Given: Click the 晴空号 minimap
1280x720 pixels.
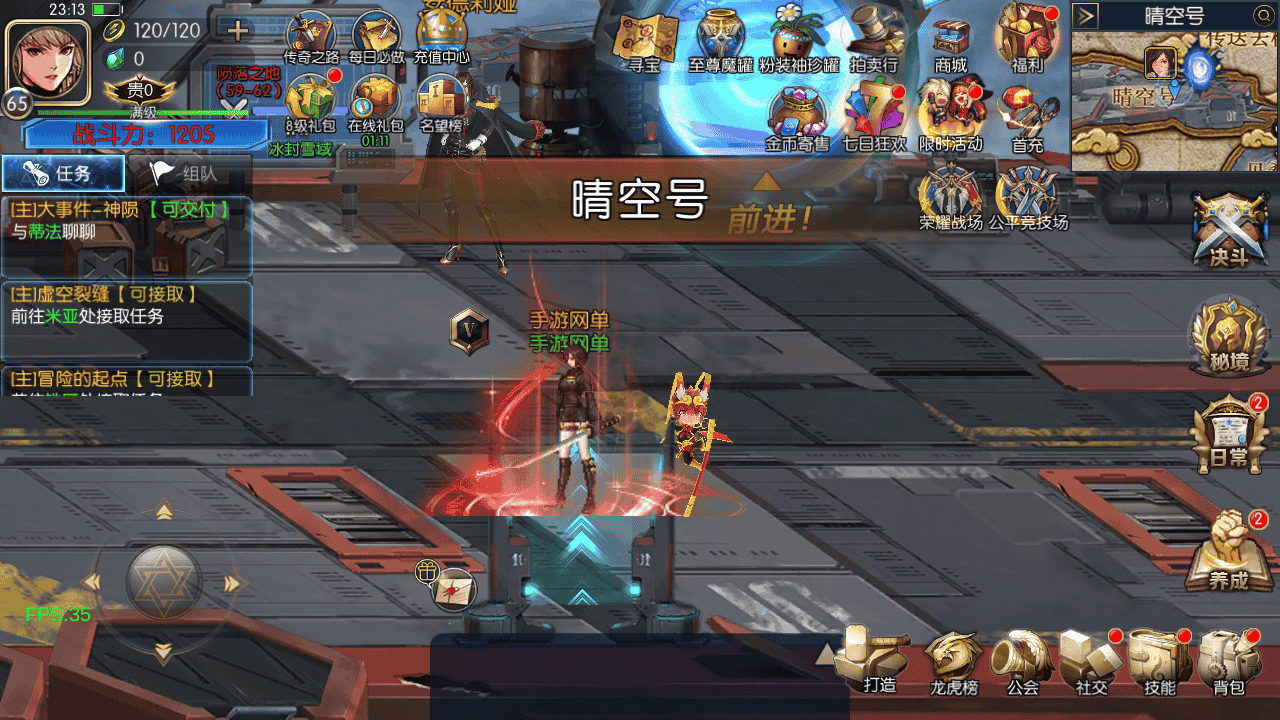Looking at the screenshot, I should click(x=1174, y=100).
